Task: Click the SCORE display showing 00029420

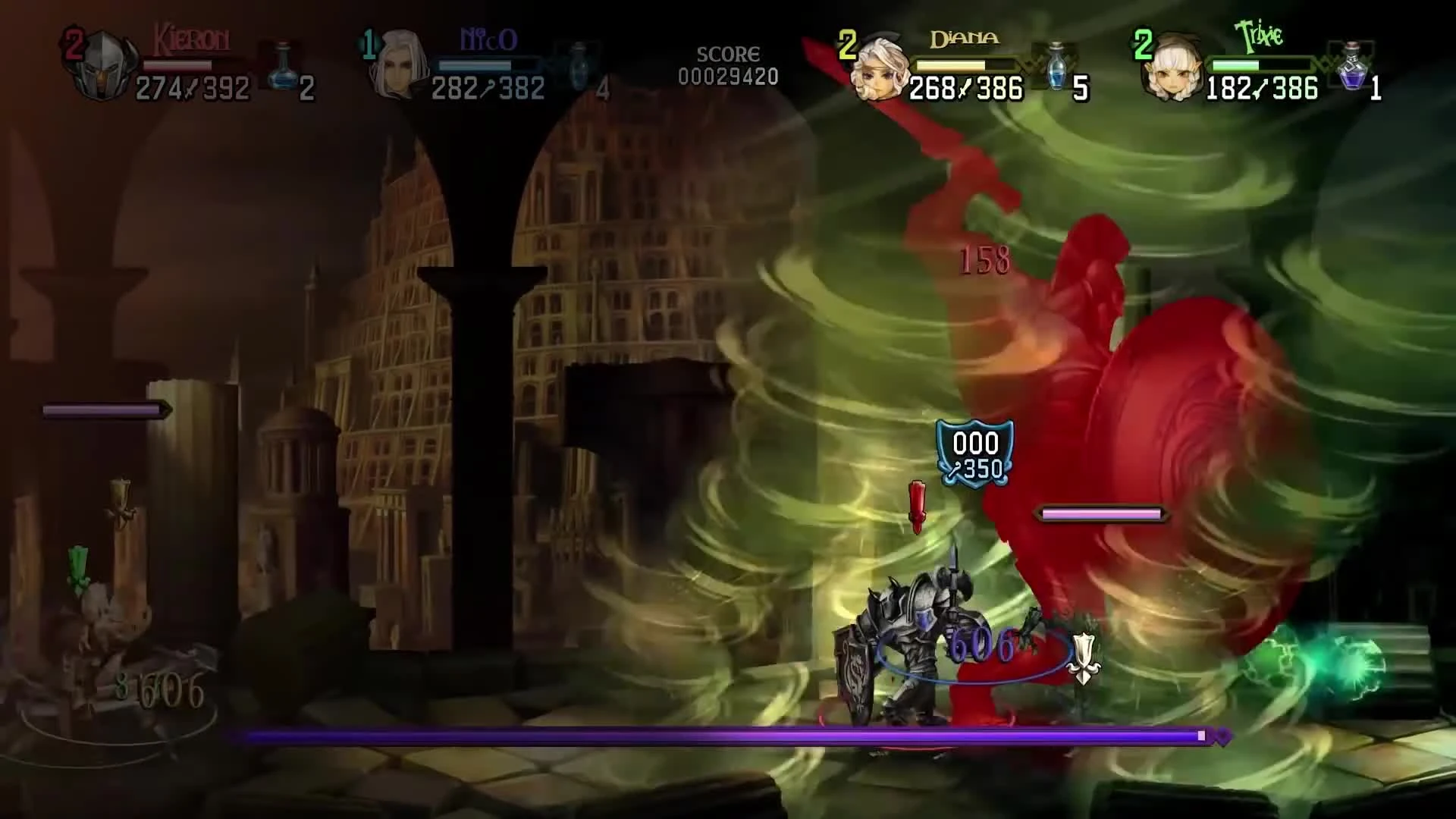Action: 730,67
